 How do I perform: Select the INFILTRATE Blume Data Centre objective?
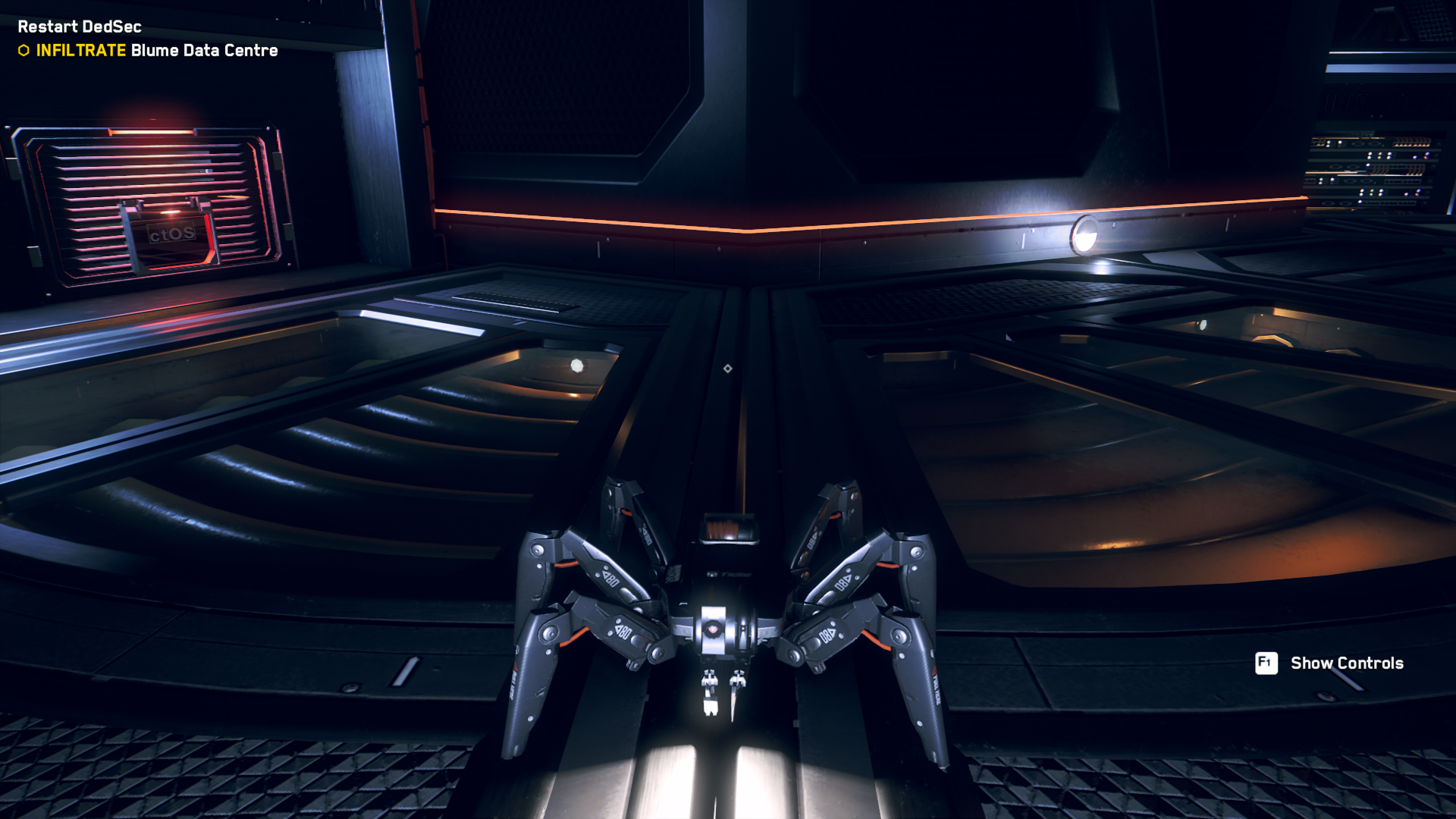coord(156,50)
